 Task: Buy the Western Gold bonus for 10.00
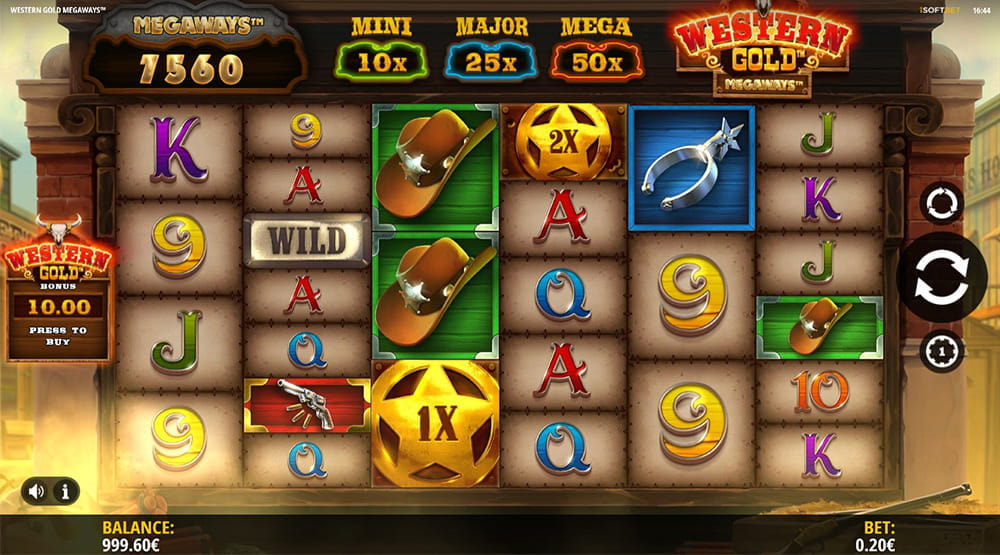58,318
